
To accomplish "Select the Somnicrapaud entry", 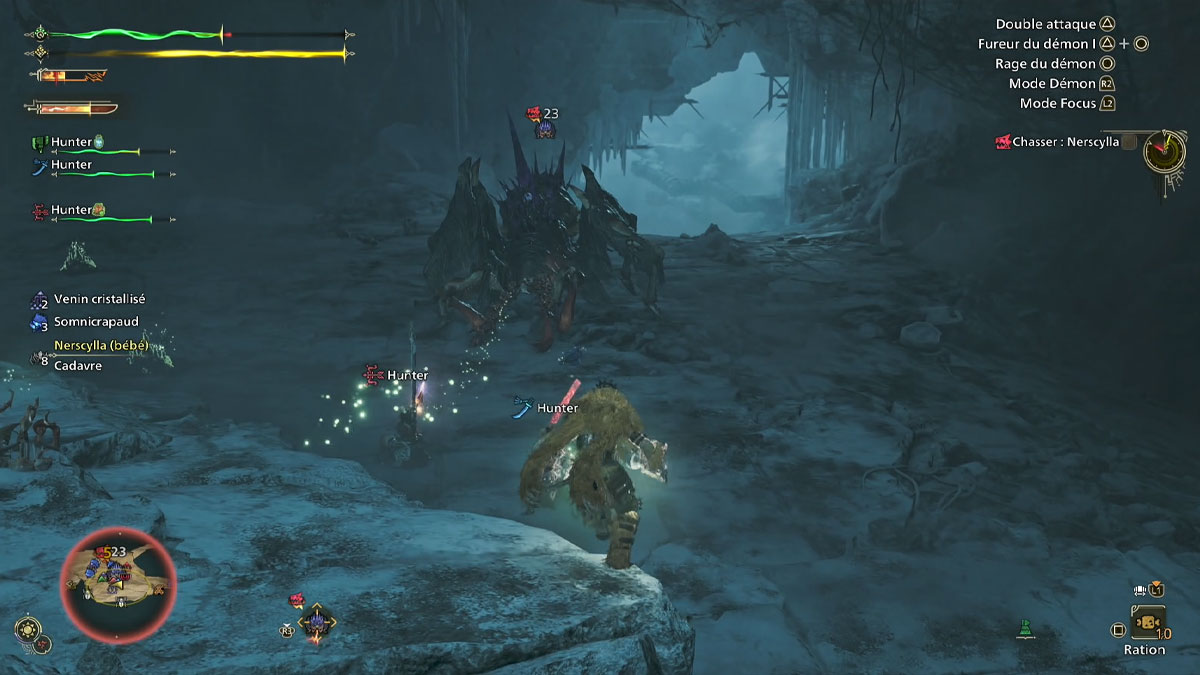I will point(96,322).
